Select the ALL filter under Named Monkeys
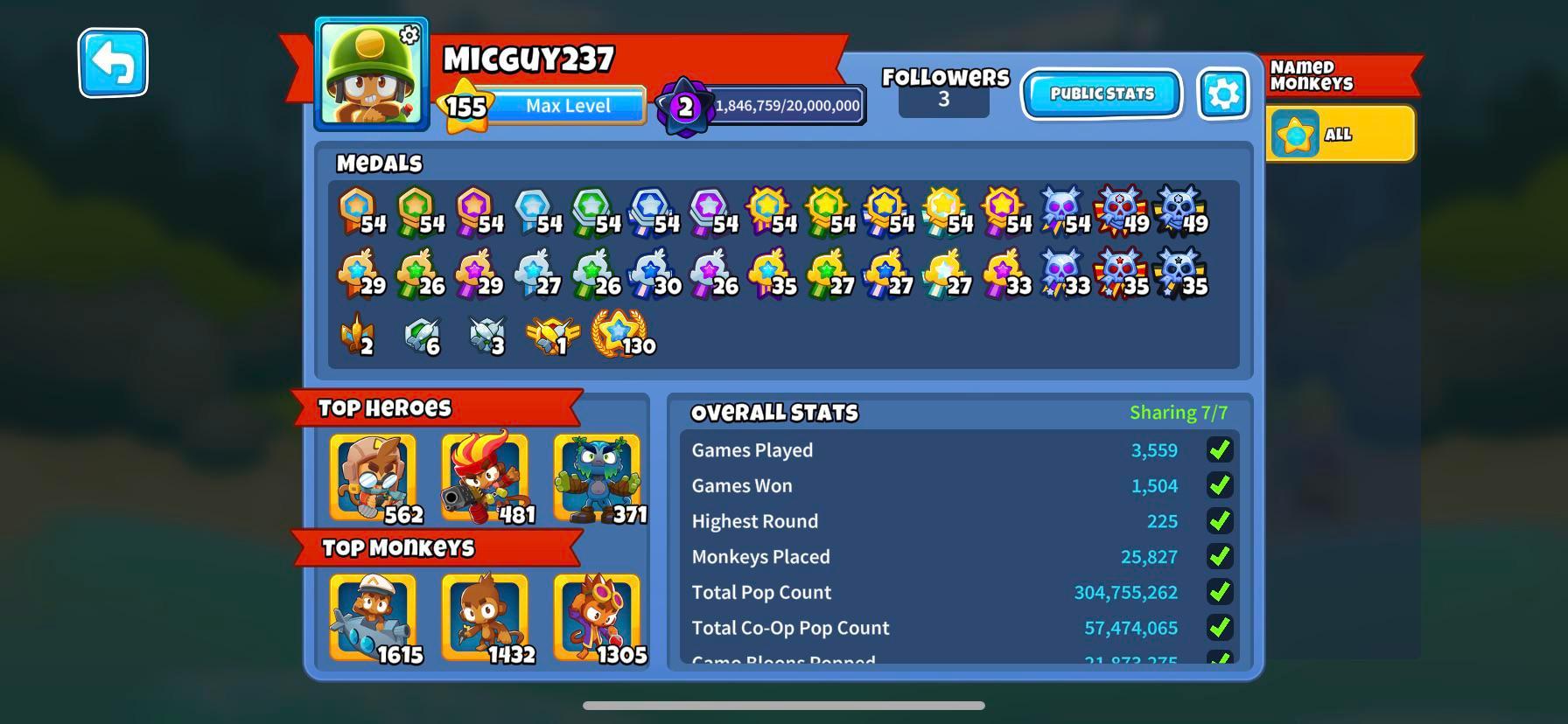 (1340, 134)
